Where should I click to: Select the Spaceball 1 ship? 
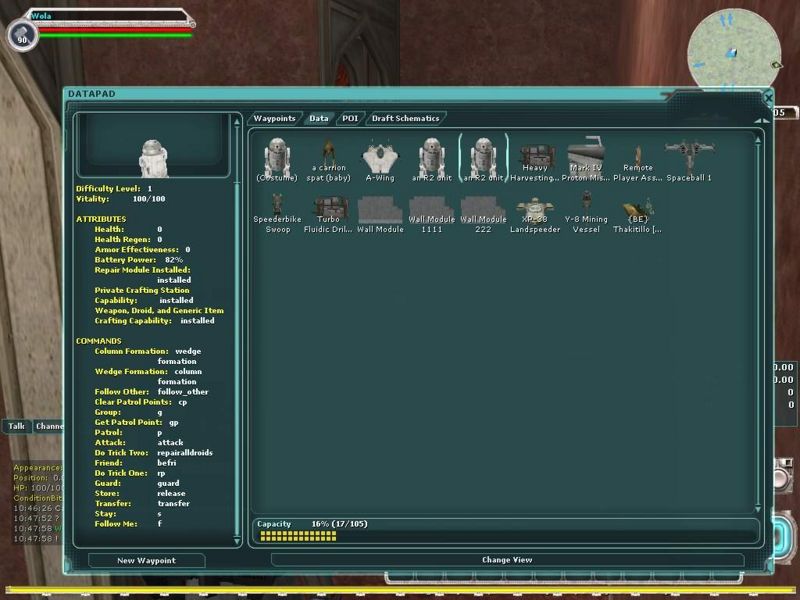pyautogui.click(x=689, y=160)
